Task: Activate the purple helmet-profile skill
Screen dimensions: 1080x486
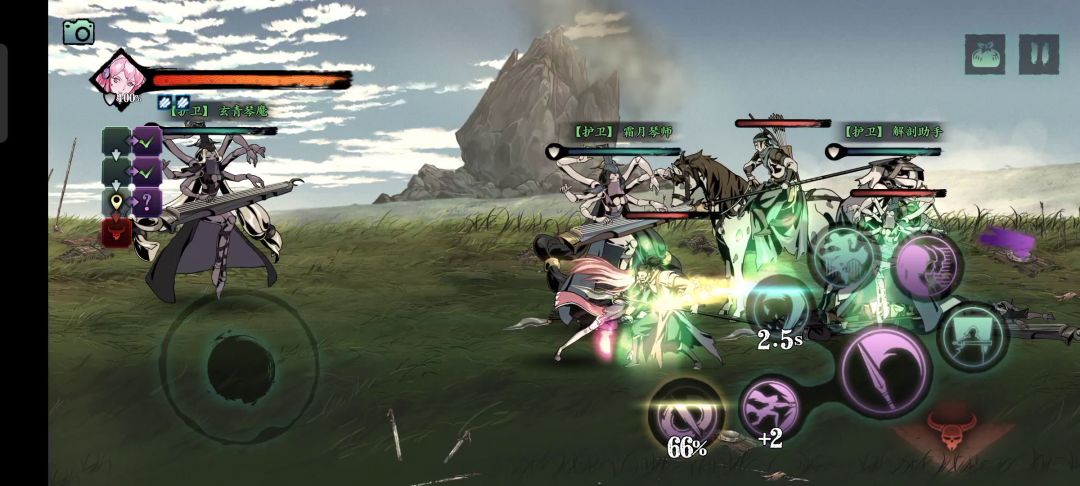Action: click(x=927, y=266)
